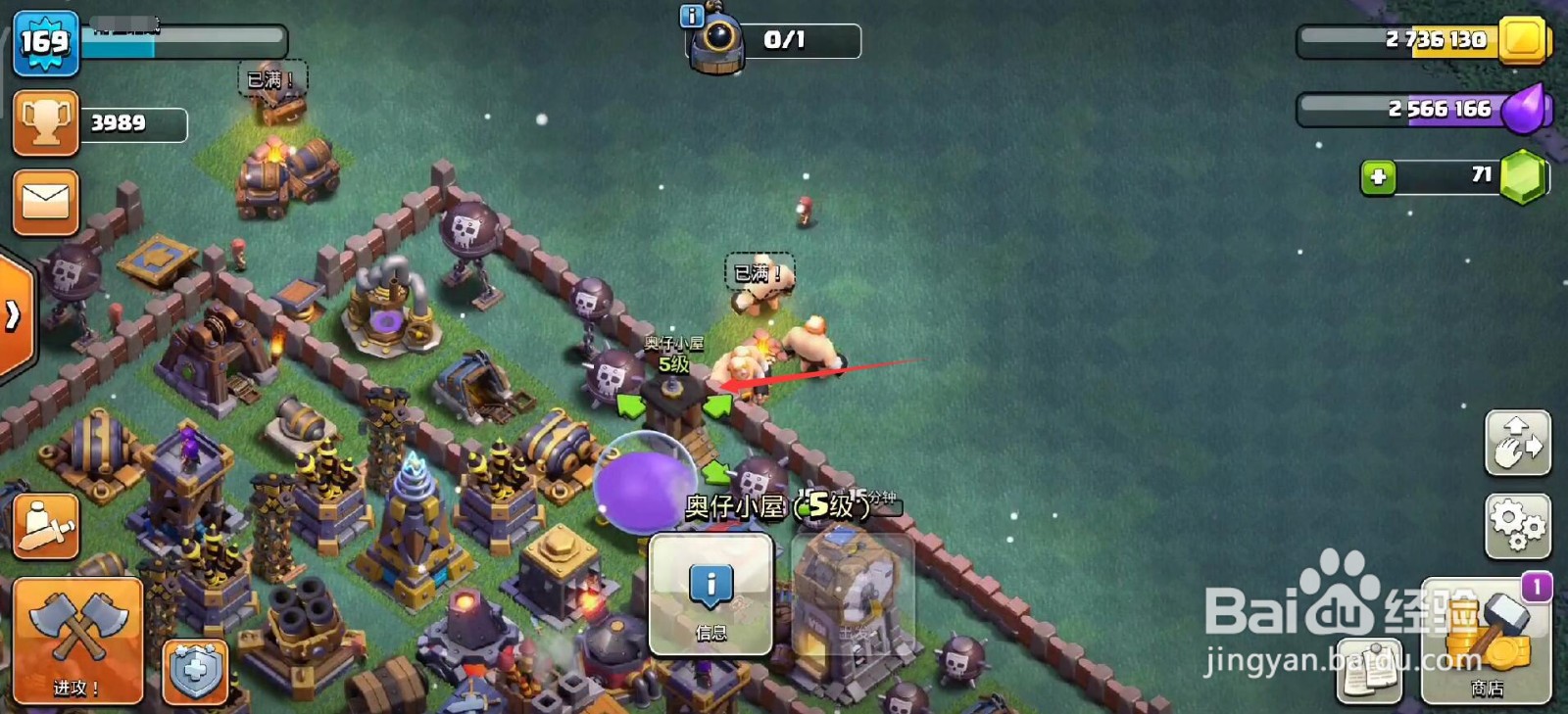Viewport: 1568px width, 714px height.
Task: View the trophy league details
Action: (45, 123)
